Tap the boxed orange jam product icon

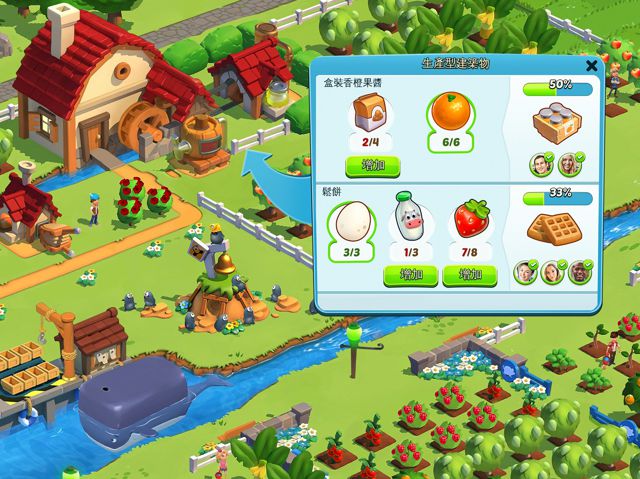[x=557, y=123]
